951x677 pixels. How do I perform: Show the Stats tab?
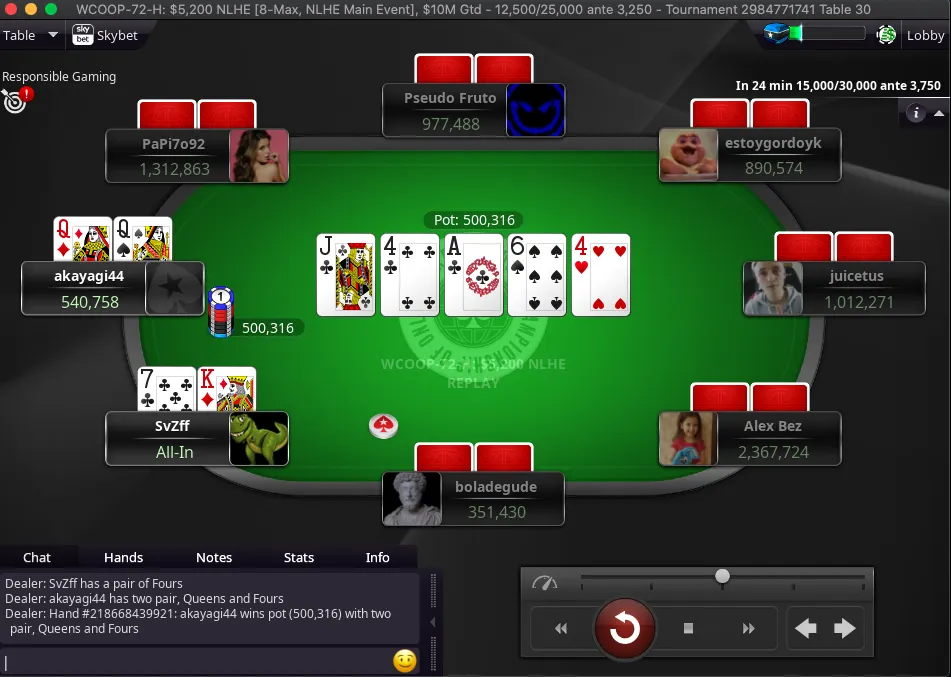pos(299,558)
